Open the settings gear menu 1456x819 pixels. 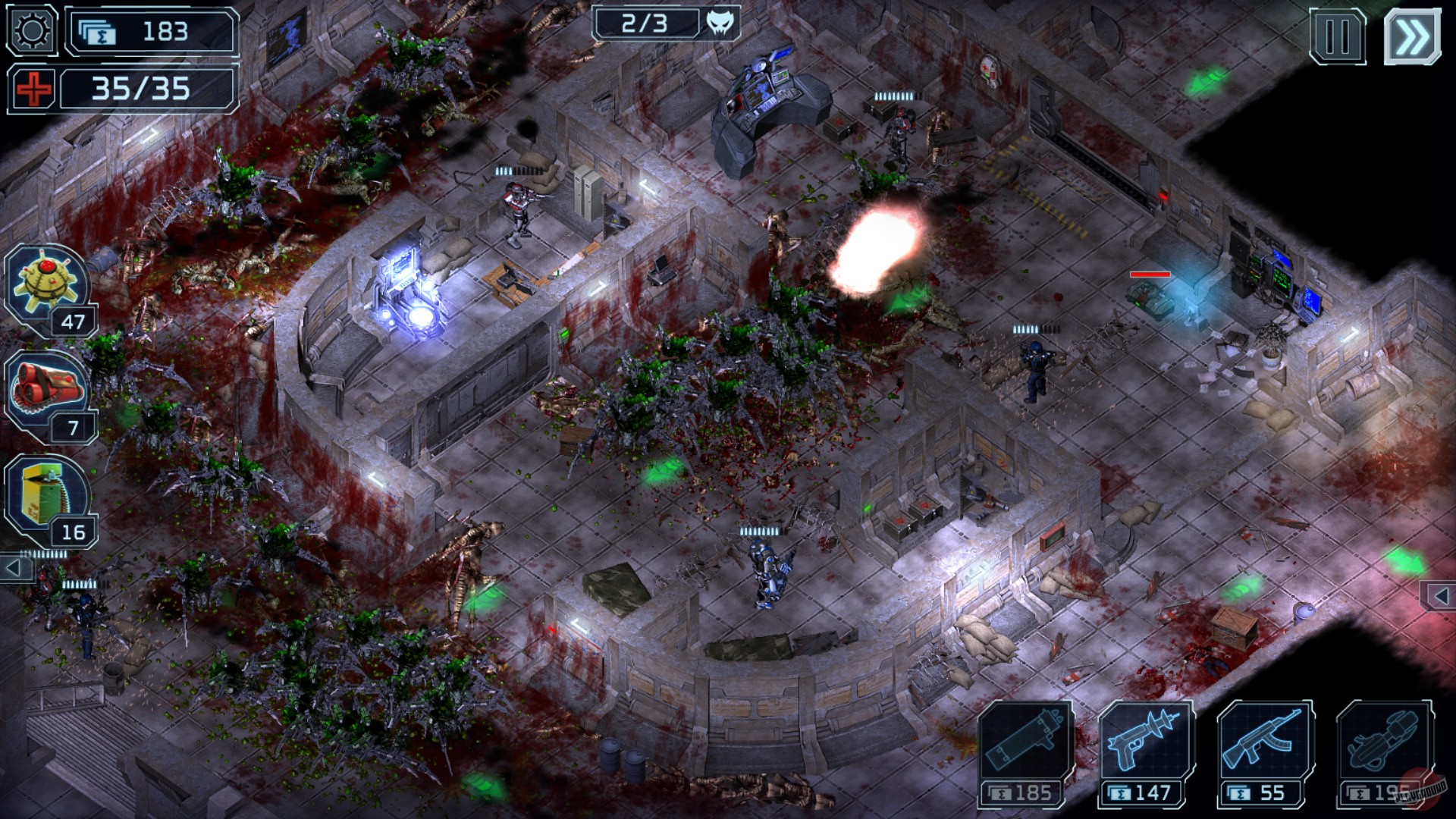(x=30, y=30)
